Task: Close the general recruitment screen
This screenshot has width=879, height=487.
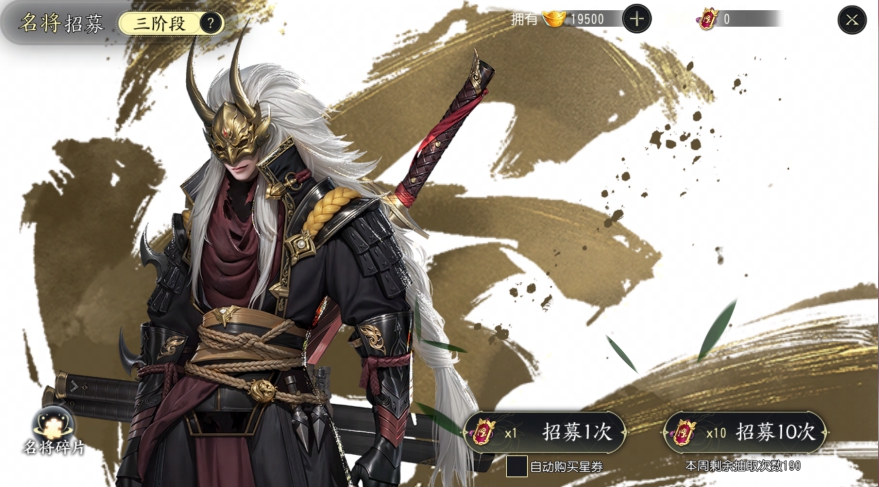Action: (x=851, y=20)
